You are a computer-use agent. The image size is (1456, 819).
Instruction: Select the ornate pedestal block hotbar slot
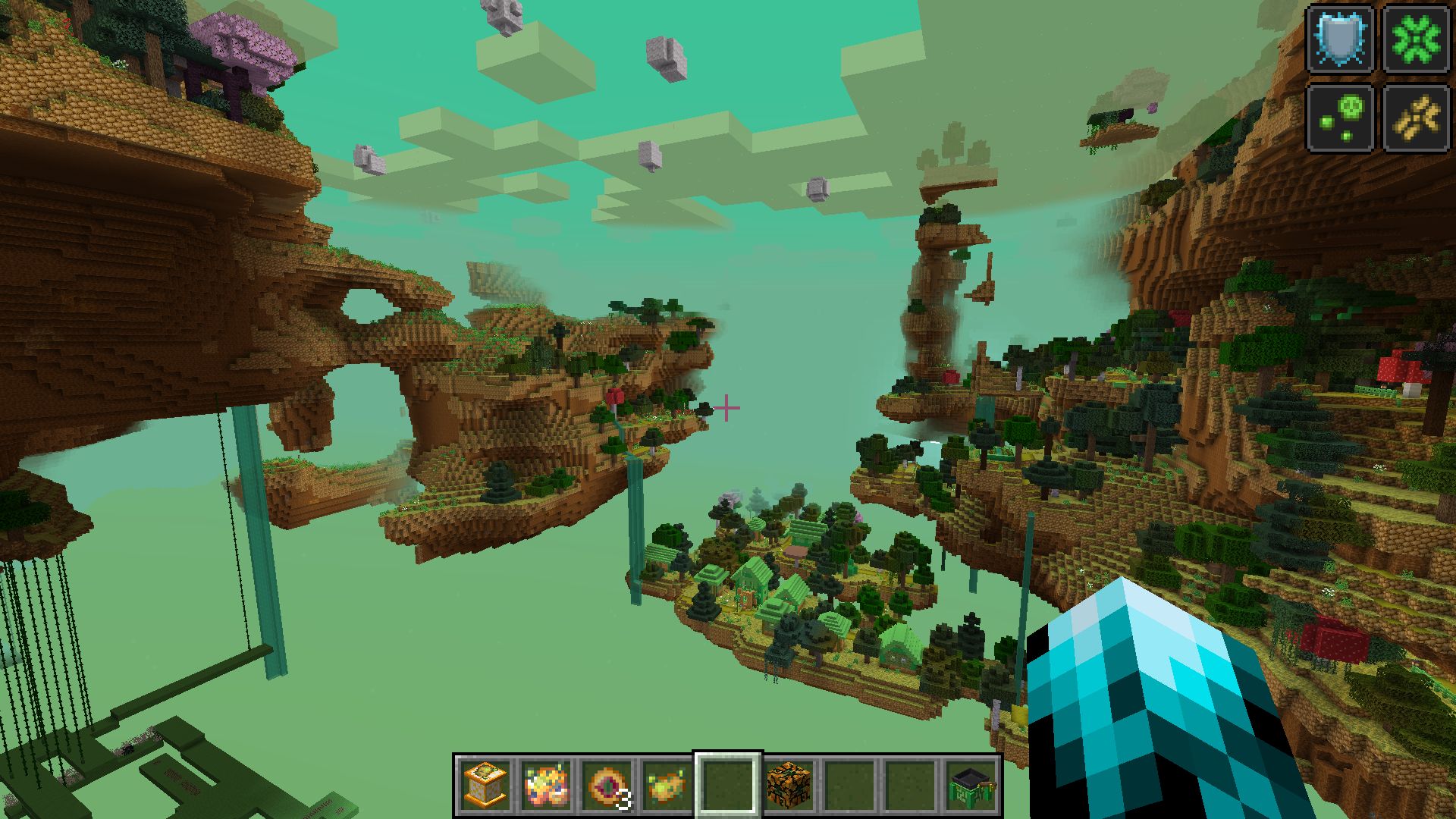485,784
